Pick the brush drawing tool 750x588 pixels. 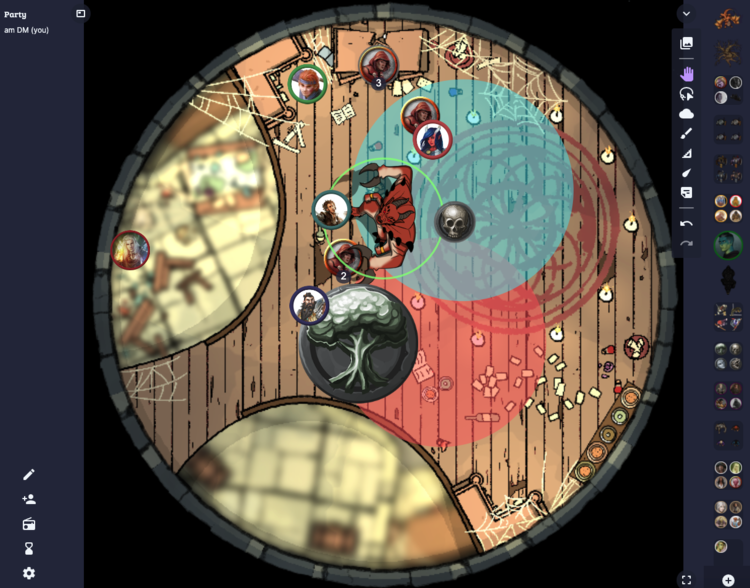686,133
